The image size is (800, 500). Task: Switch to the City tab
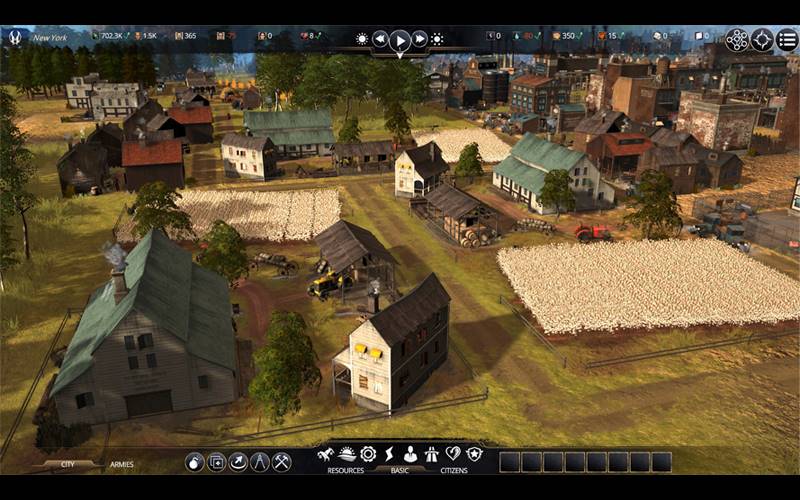tap(68, 465)
